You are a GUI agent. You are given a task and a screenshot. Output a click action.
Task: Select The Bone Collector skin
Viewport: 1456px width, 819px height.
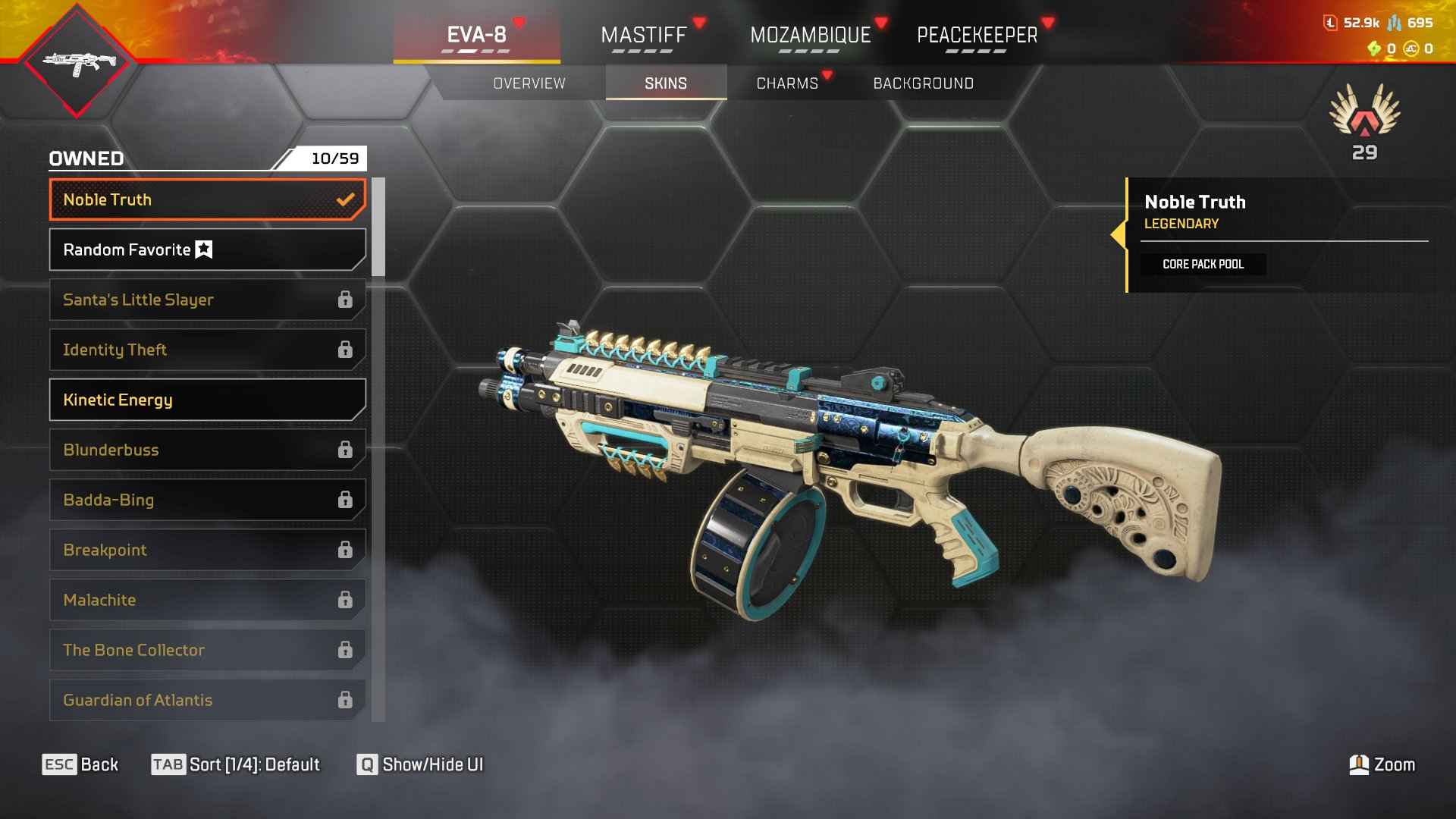pos(207,651)
